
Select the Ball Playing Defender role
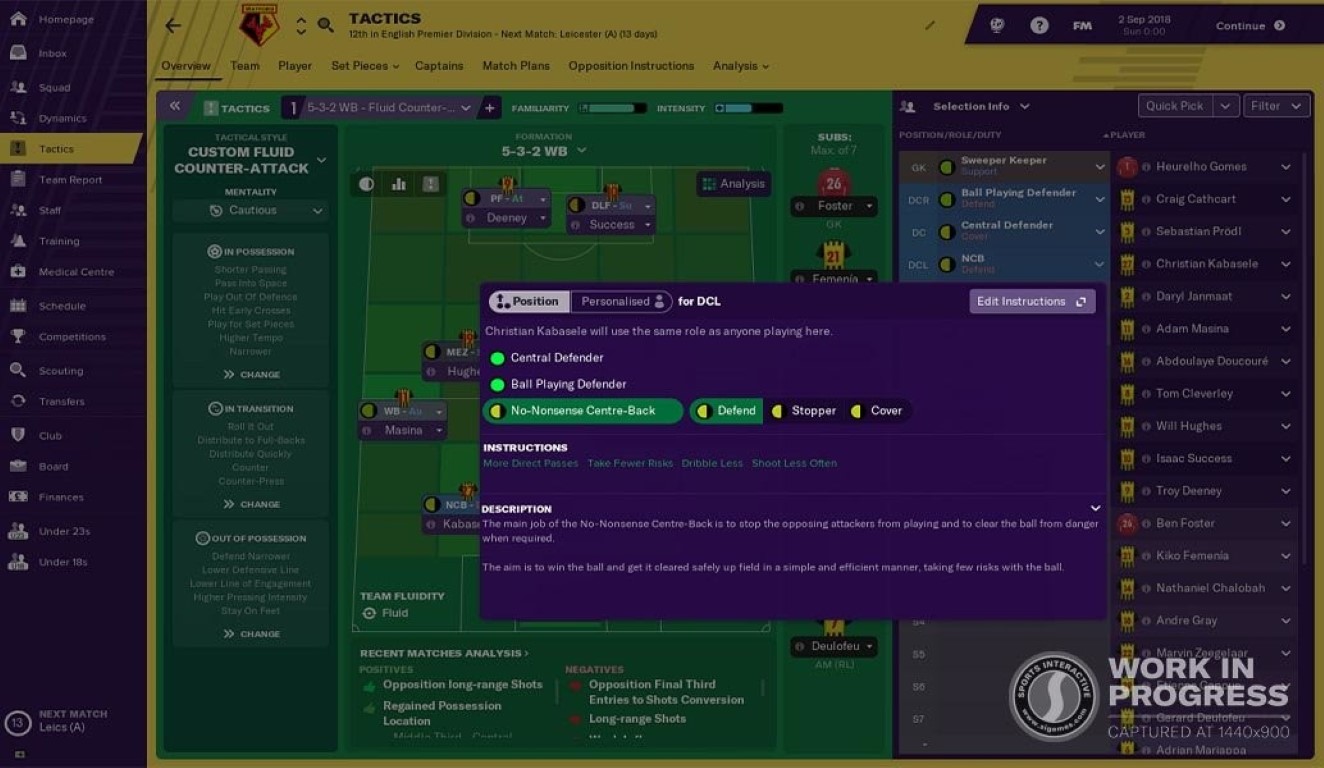(x=568, y=384)
